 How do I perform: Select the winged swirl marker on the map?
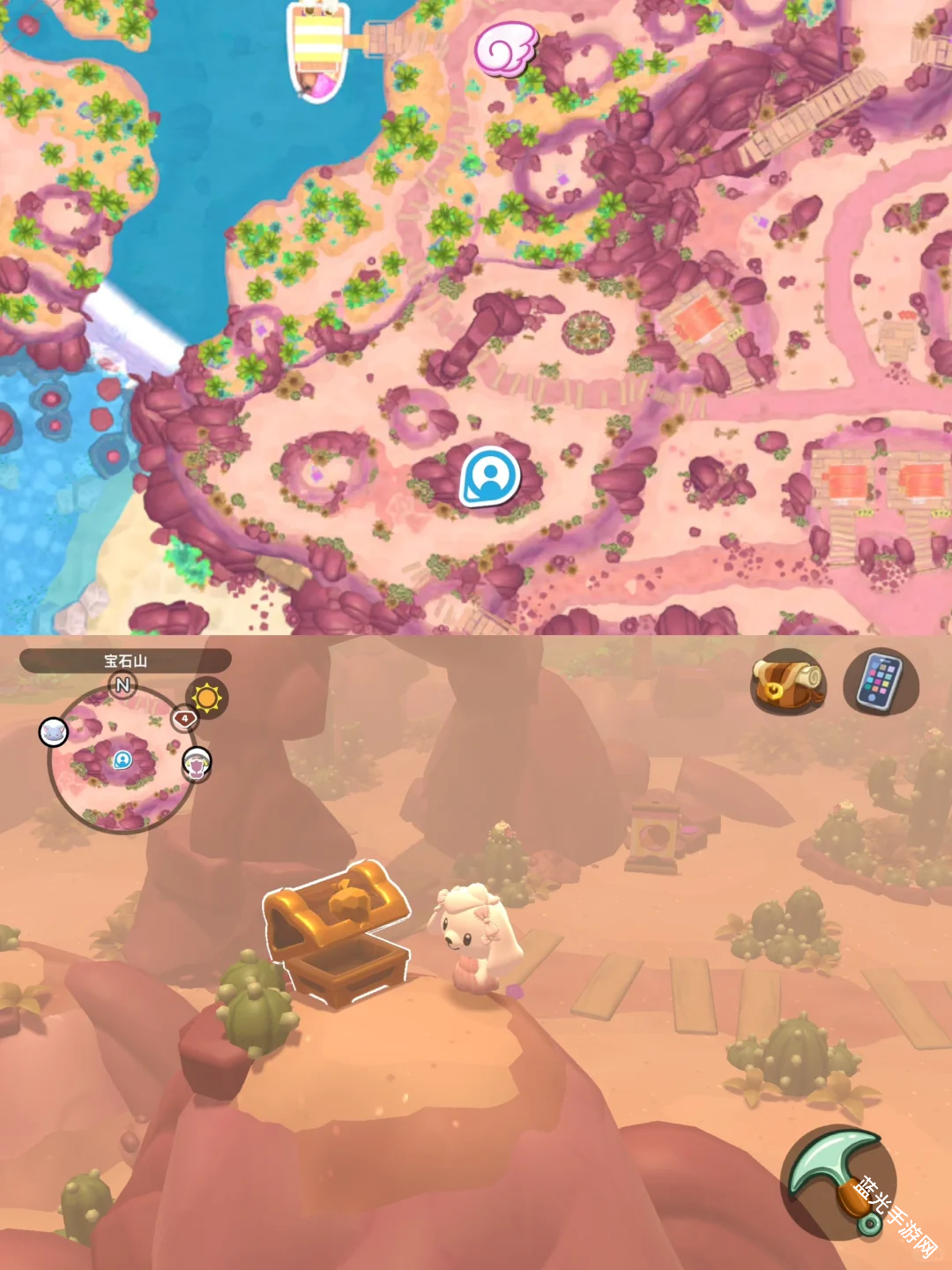pos(505,49)
